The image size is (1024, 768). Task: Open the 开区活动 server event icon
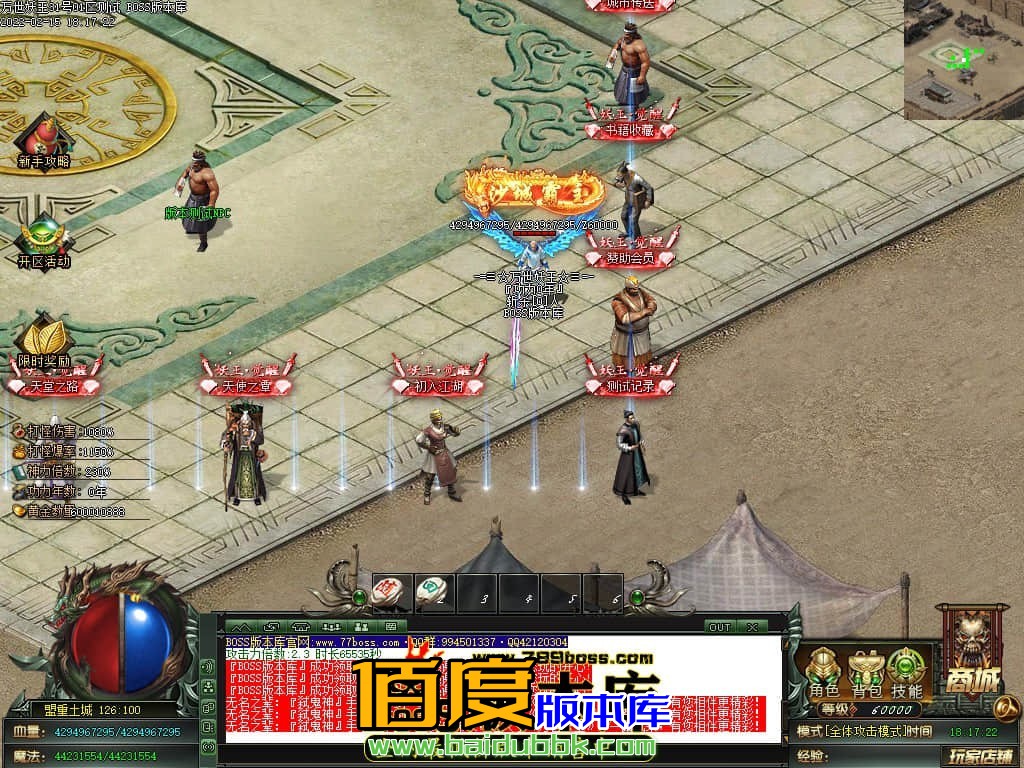(x=44, y=240)
